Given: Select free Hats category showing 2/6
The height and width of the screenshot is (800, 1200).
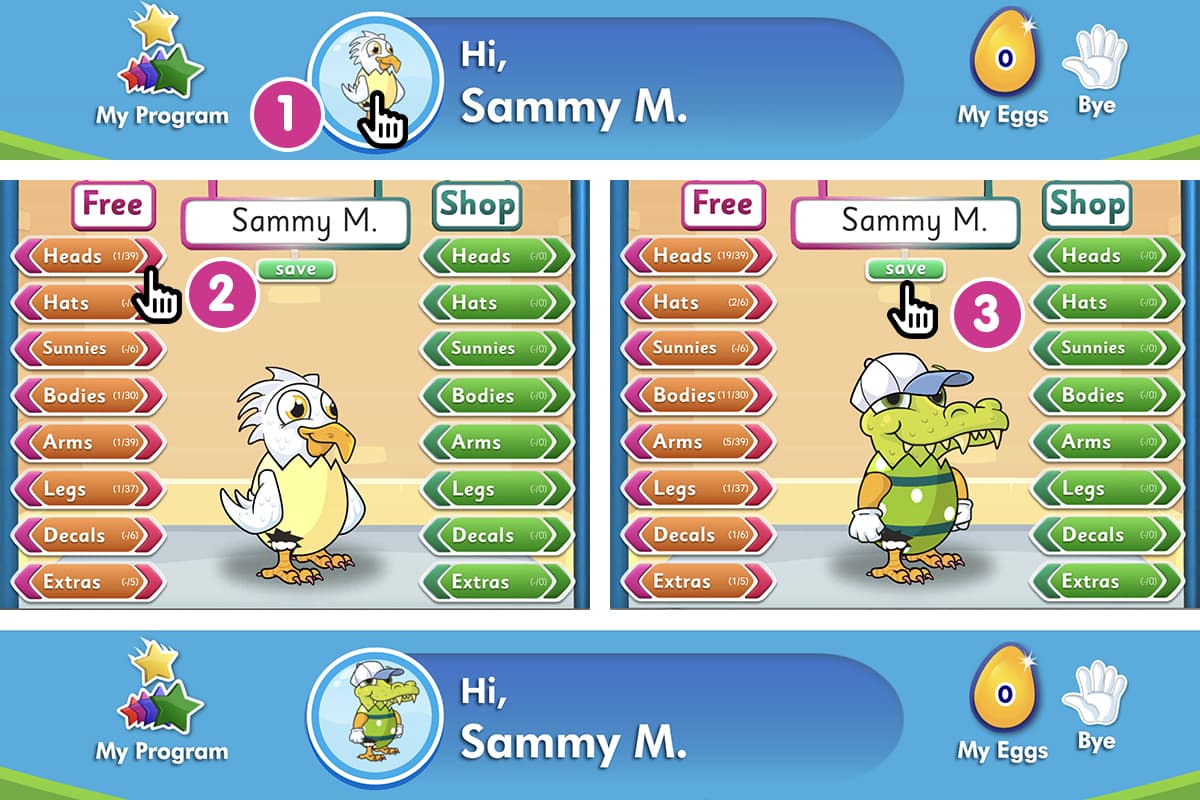Looking at the screenshot, I should (x=697, y=302).
